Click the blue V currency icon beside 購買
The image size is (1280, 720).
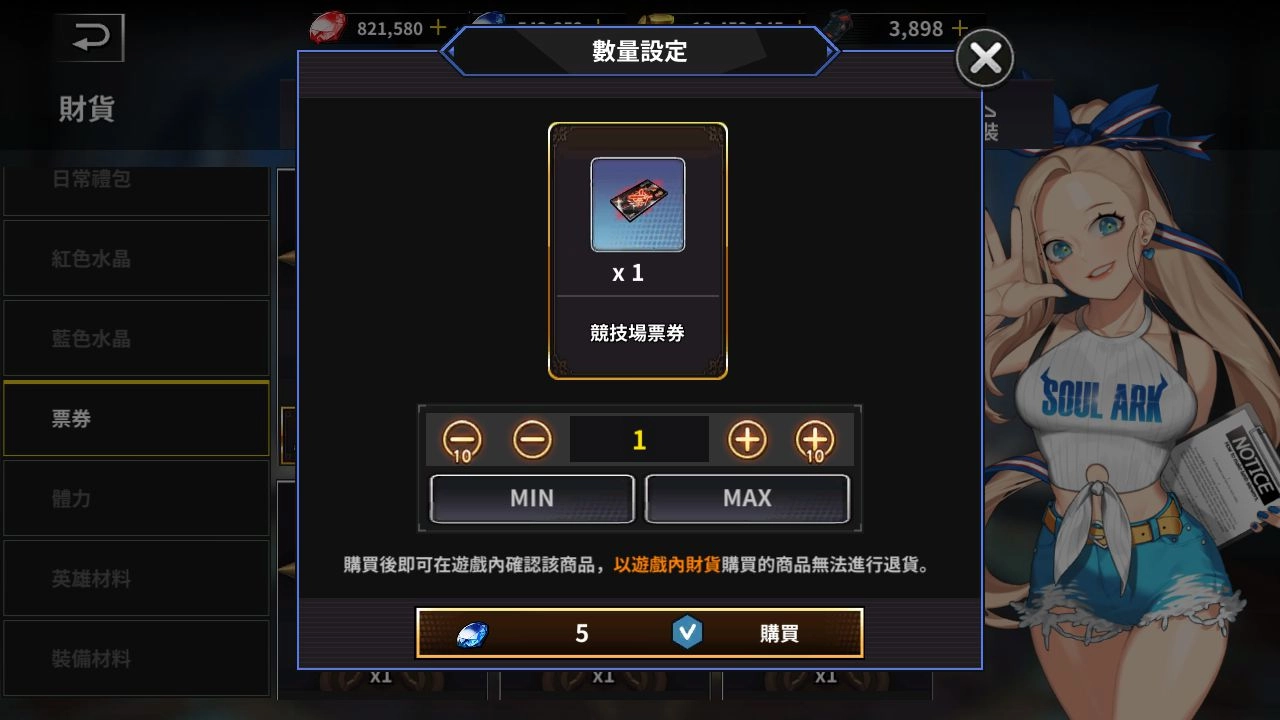click(690, 632)
